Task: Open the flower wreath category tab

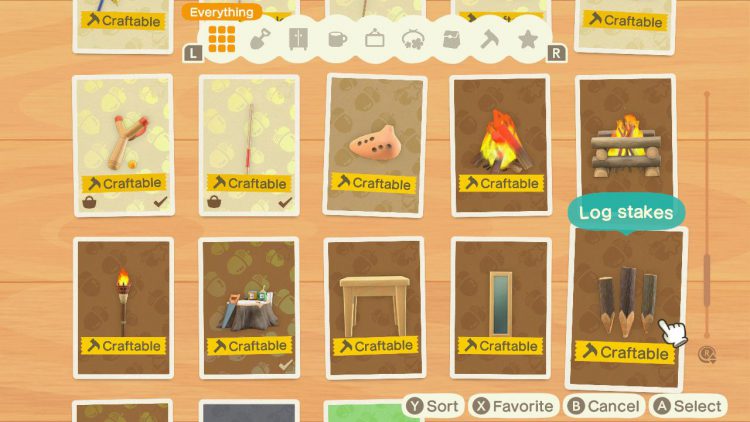Action: [413, 40]
